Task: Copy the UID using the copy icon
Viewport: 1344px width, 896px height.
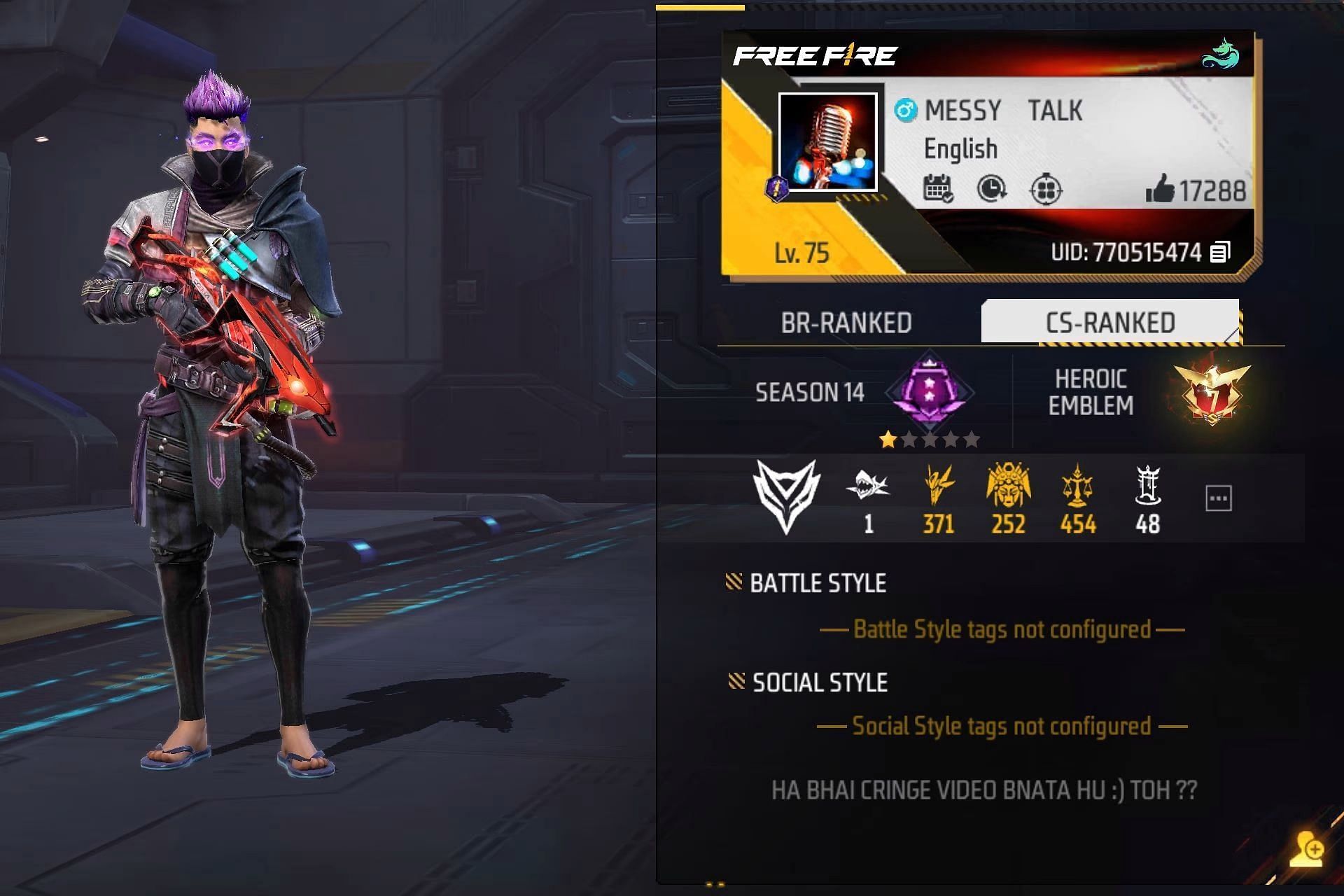Action: click(1220, 252)
